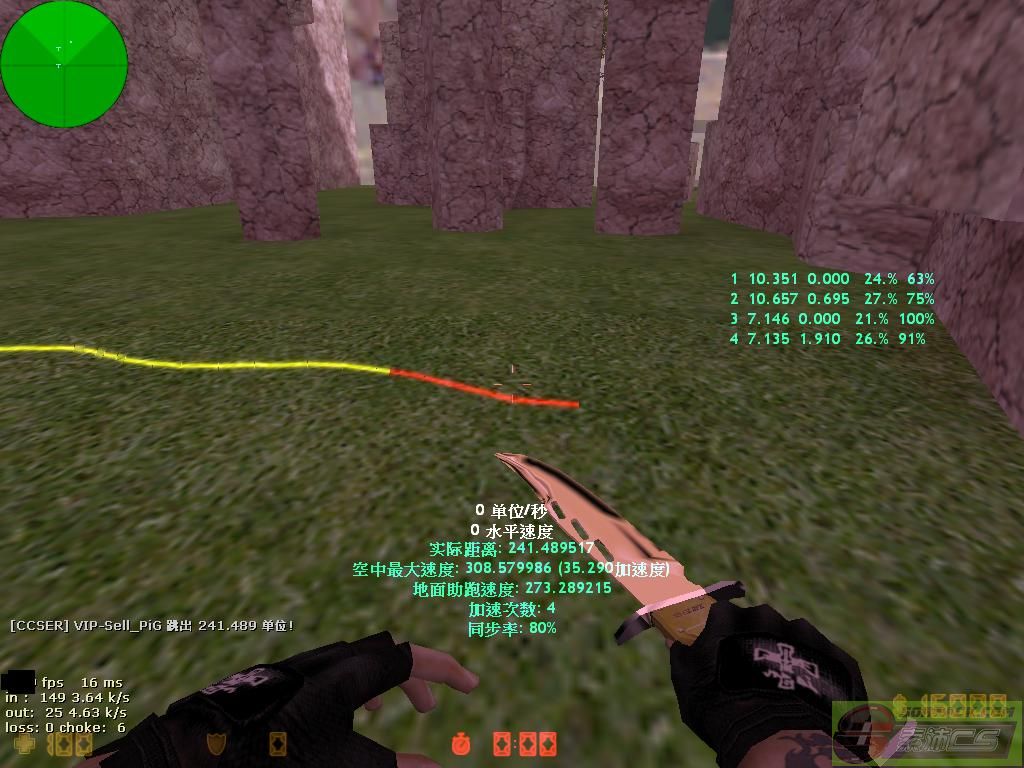Viewport: 1024px width, 768px height.
Task: Click the green circular radar
Action: click(x=64, y=64)
